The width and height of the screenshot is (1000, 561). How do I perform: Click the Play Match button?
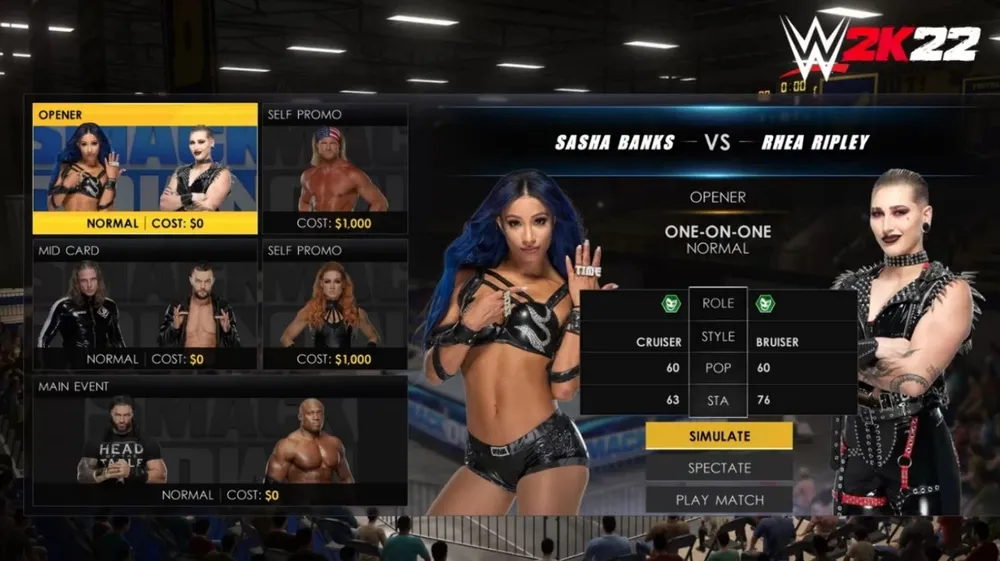tap(719, 499)
